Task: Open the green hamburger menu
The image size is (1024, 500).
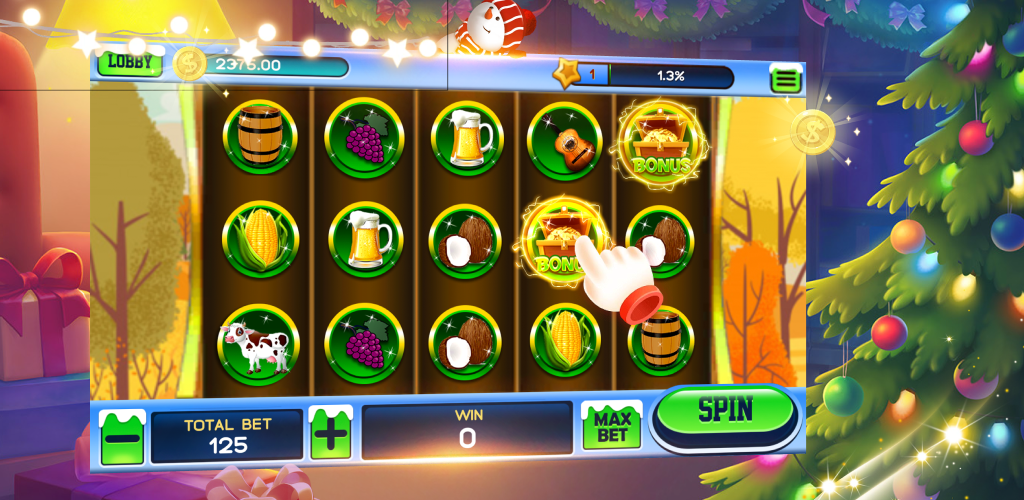Action: point(786,77)
